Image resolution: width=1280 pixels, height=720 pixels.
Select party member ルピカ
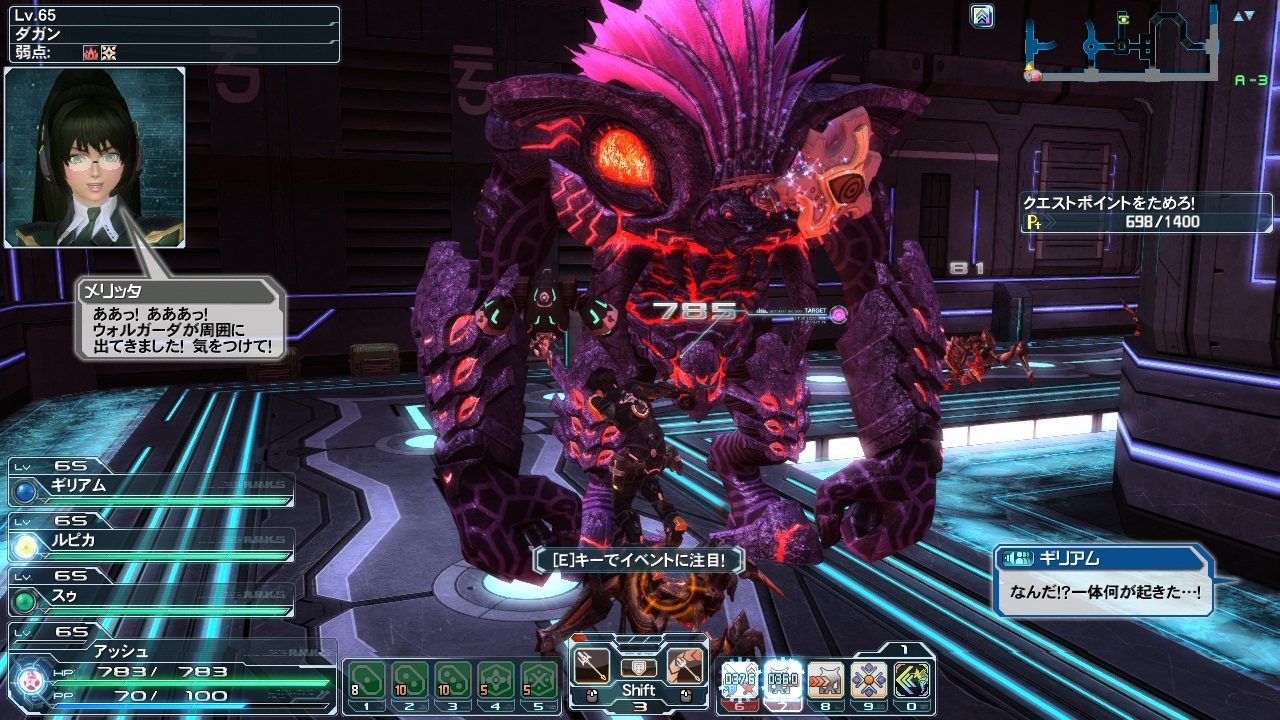click(150, 541)
